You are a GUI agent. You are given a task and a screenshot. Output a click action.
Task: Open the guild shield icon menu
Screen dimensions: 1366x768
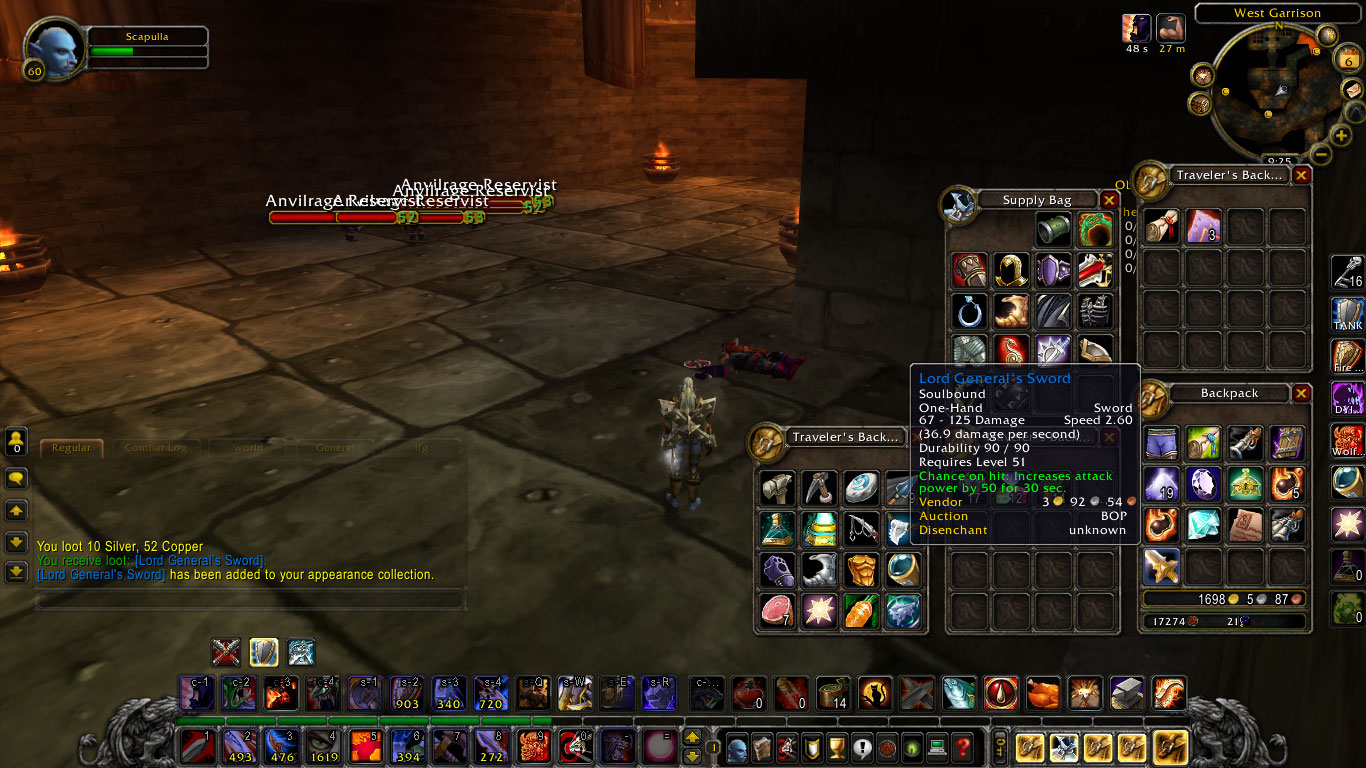point(810,747)
